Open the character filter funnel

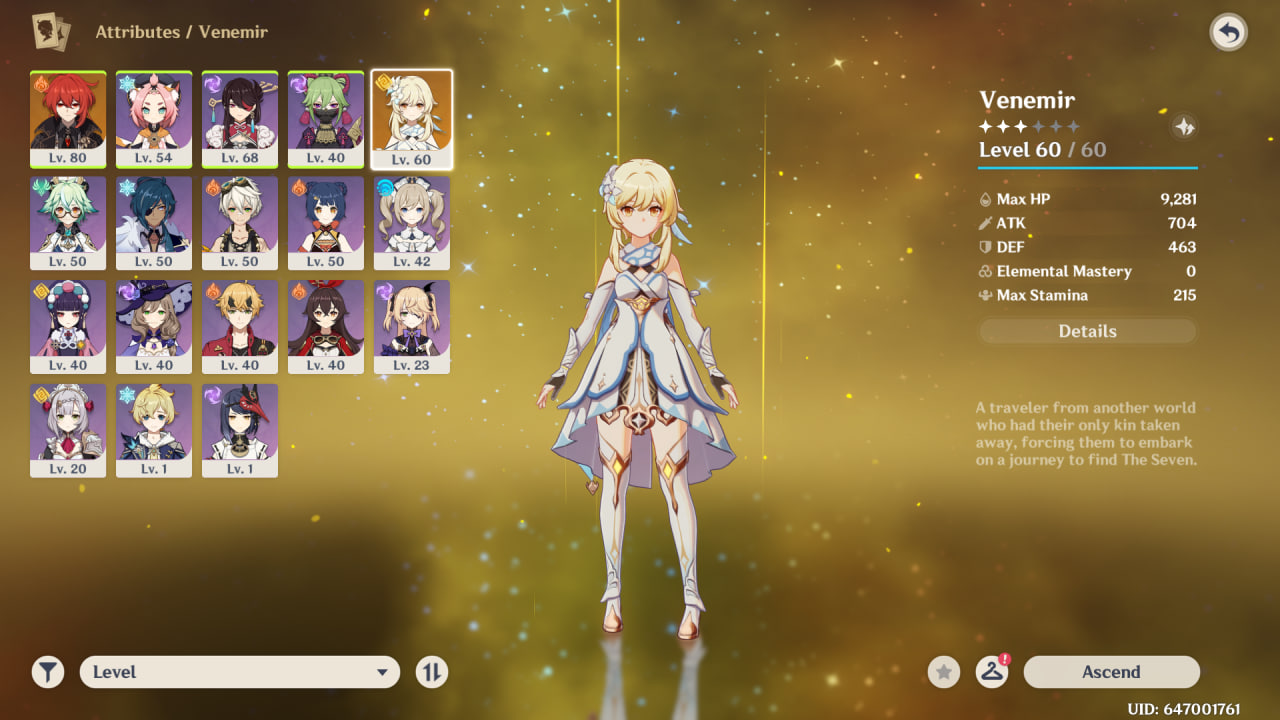pos(47,672)
